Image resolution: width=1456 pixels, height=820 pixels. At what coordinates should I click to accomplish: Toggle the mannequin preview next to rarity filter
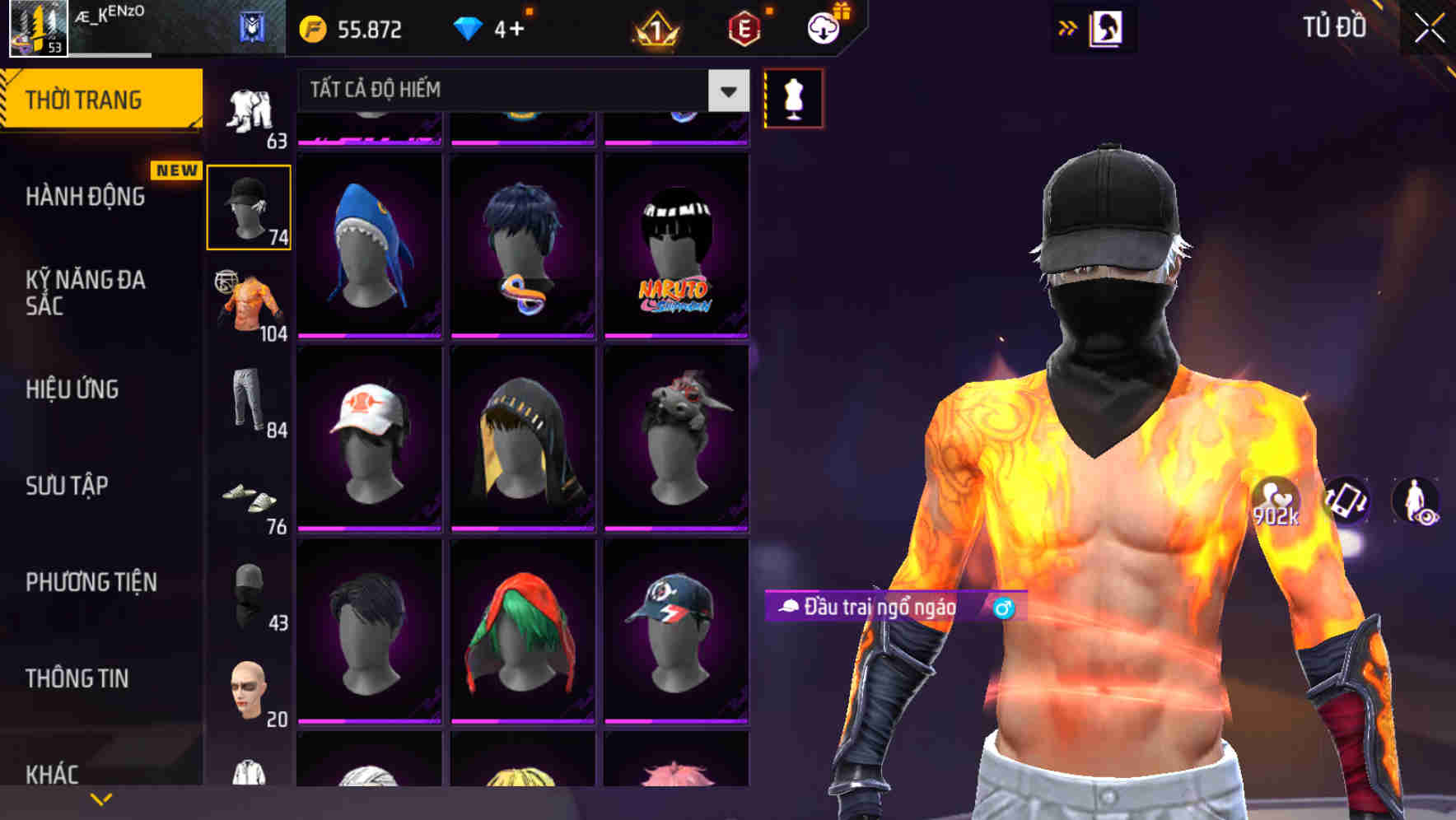[x=792, y=99]
